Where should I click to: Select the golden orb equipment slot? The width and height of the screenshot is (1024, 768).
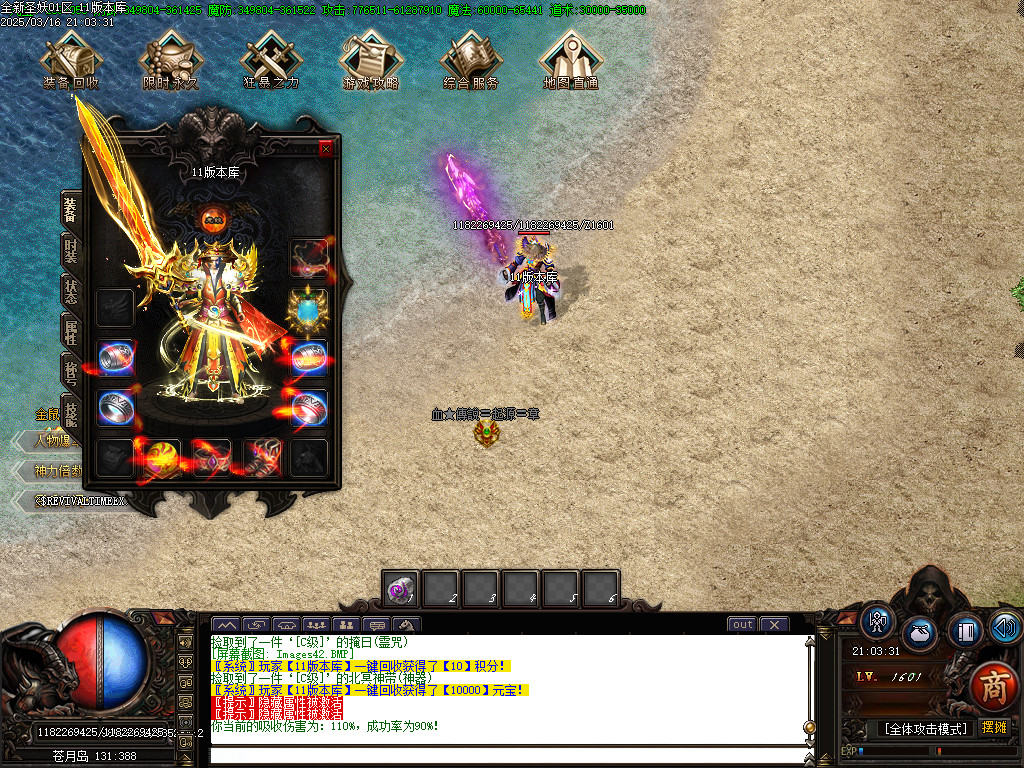163,458
